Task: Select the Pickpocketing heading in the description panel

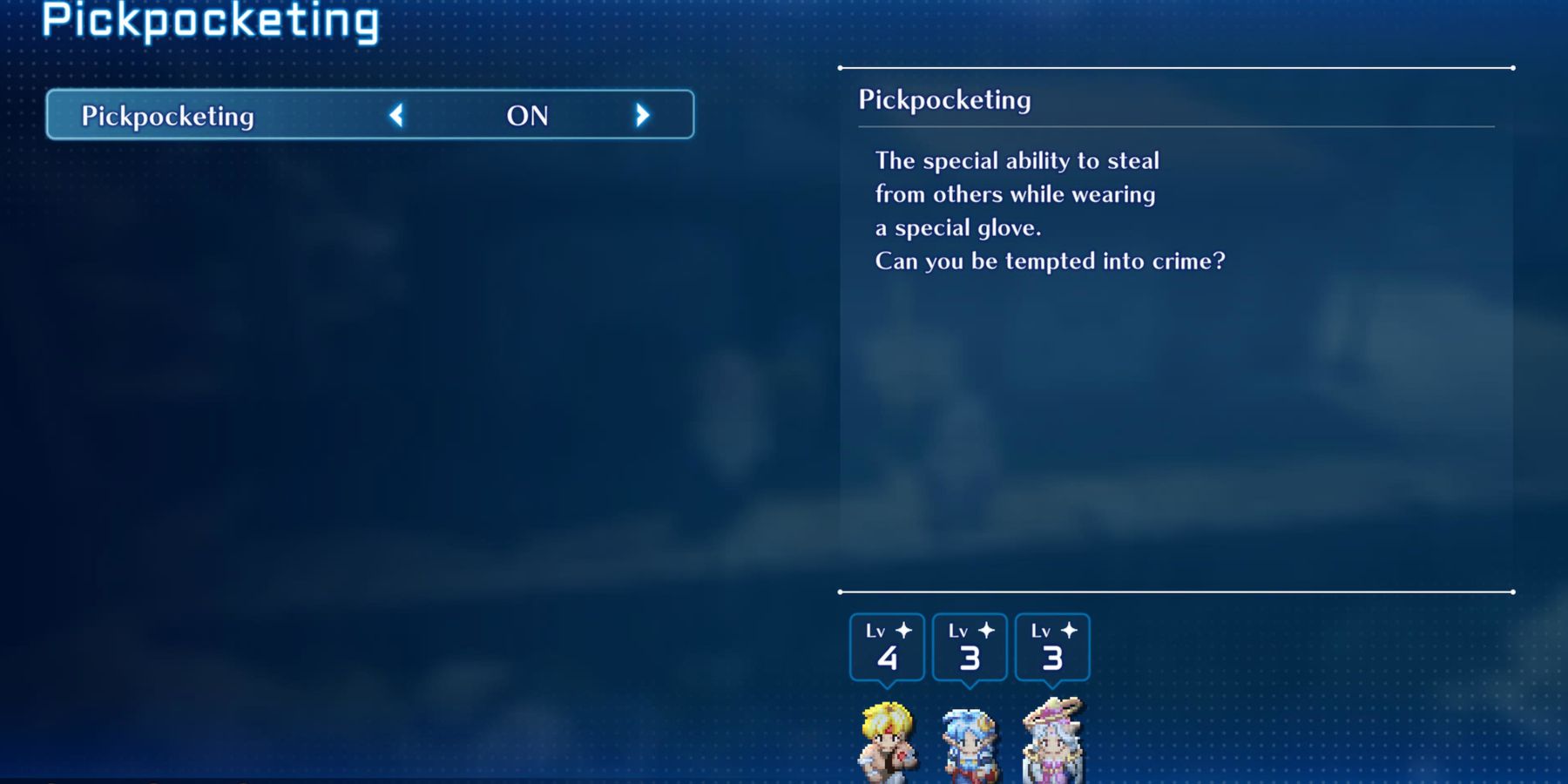Action: coord(944,100)
